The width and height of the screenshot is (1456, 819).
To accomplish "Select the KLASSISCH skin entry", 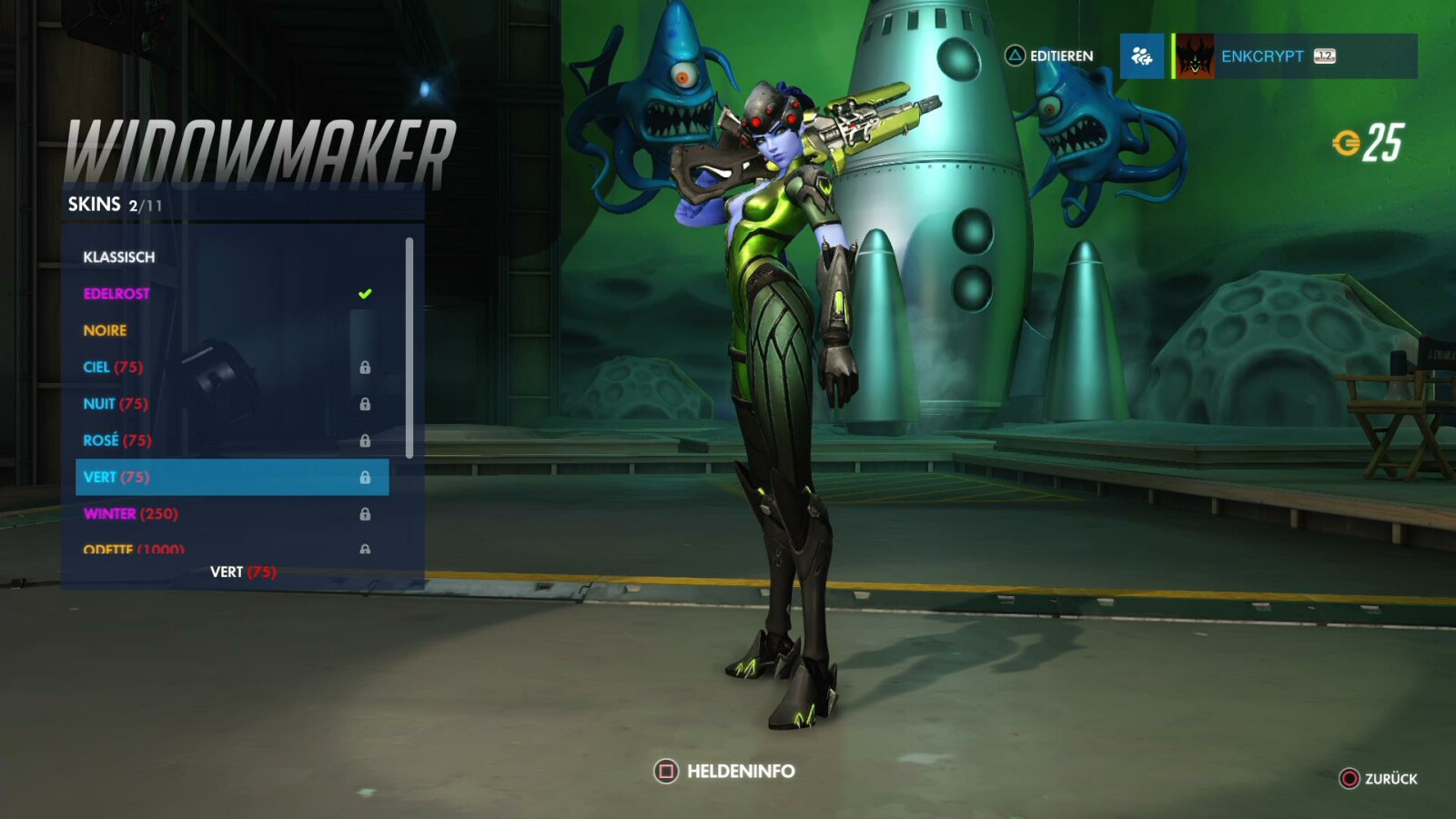I will point(119,257).
